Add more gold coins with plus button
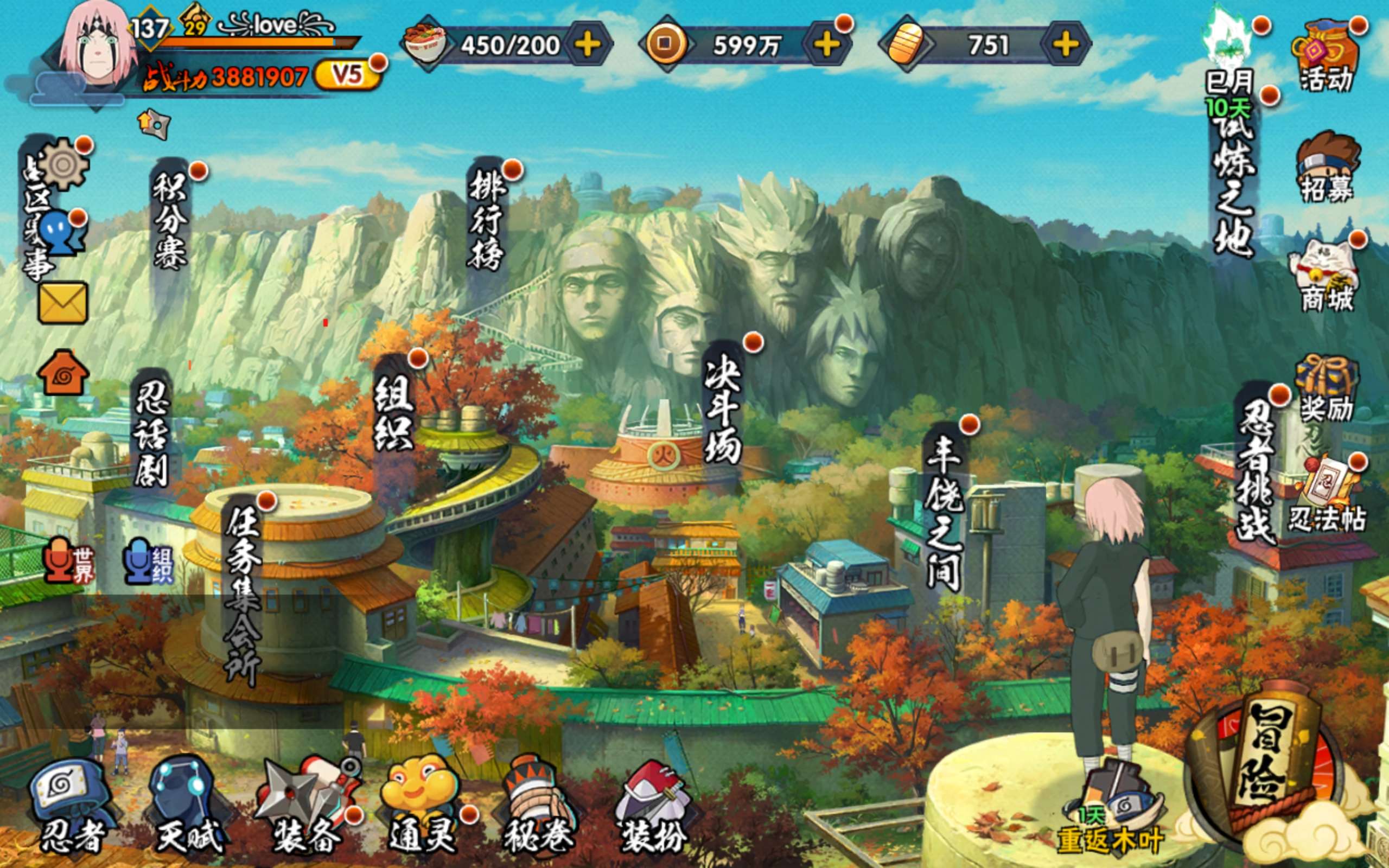1389x868 pixels. coord(826,44)
